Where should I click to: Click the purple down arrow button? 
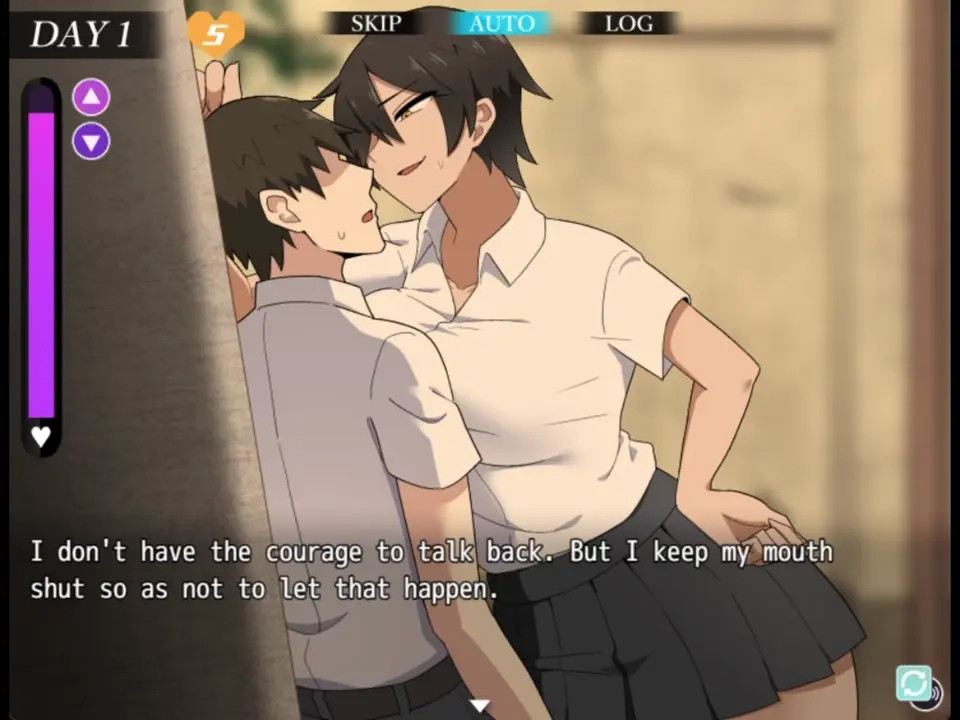(91, 141)
